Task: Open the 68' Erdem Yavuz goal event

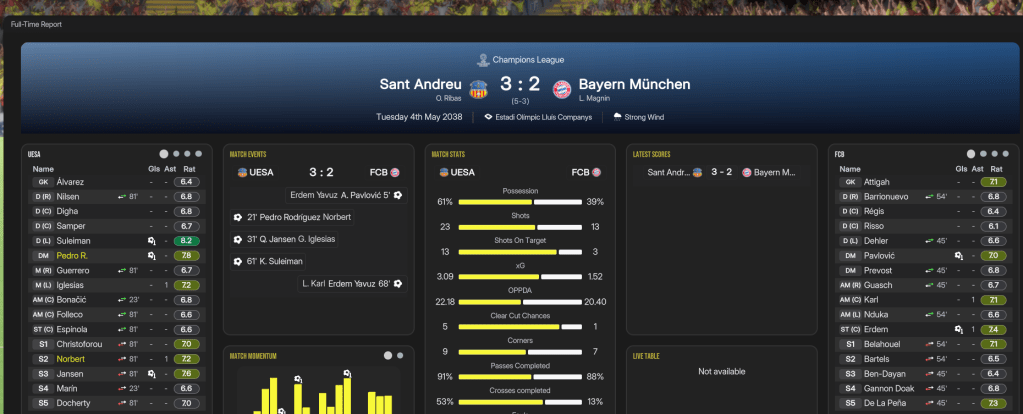Action: (346, 284)
